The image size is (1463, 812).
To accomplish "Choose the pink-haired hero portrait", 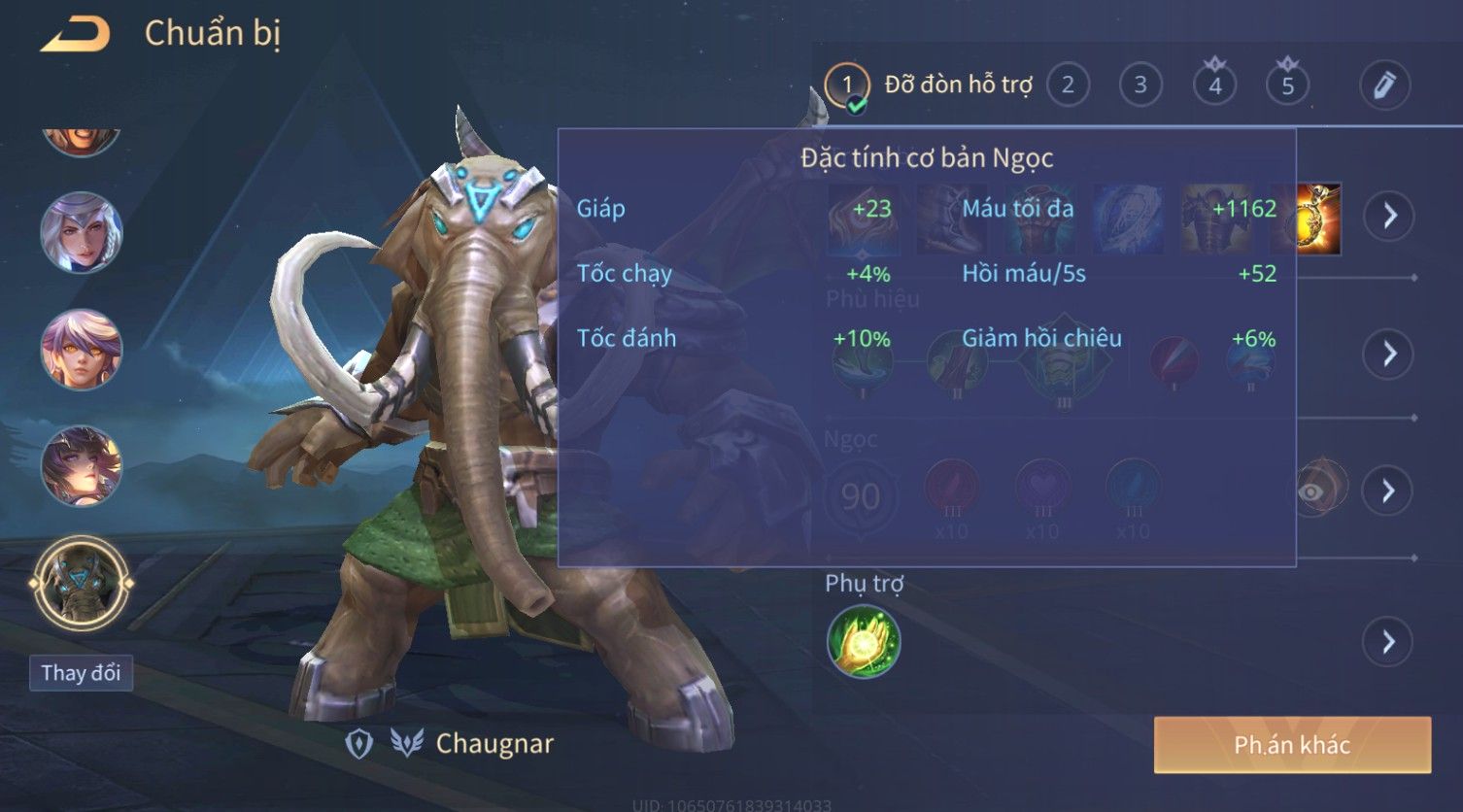I will pos(82,350).
